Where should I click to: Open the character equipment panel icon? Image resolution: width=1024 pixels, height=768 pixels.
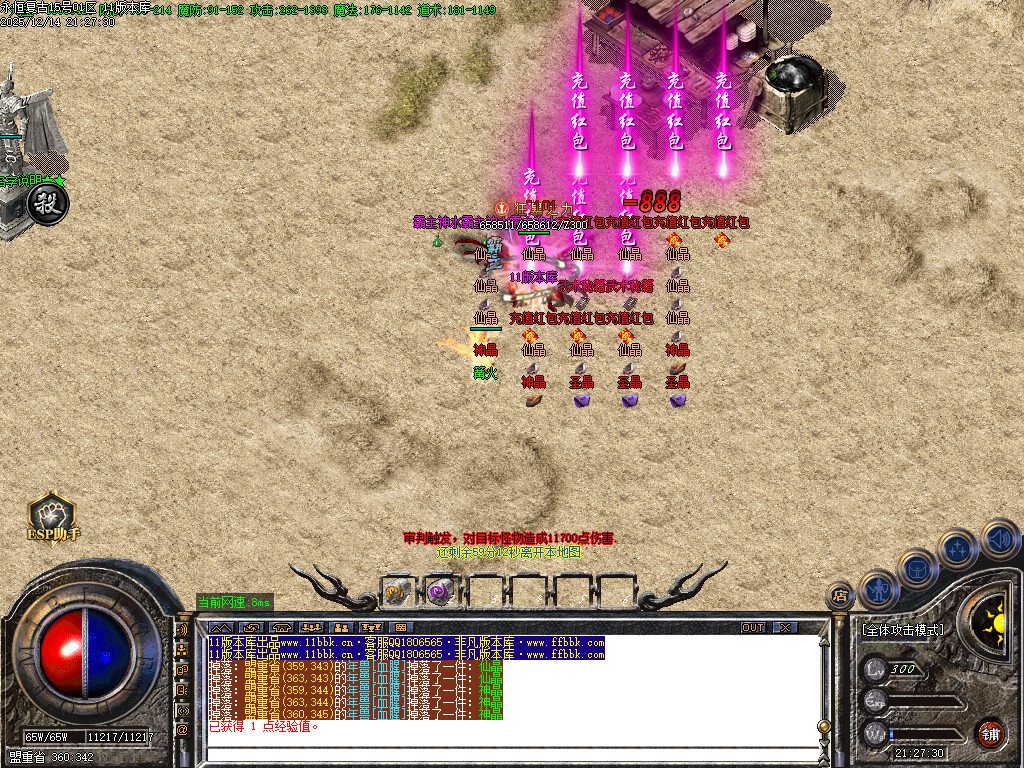tap(879, 589)
